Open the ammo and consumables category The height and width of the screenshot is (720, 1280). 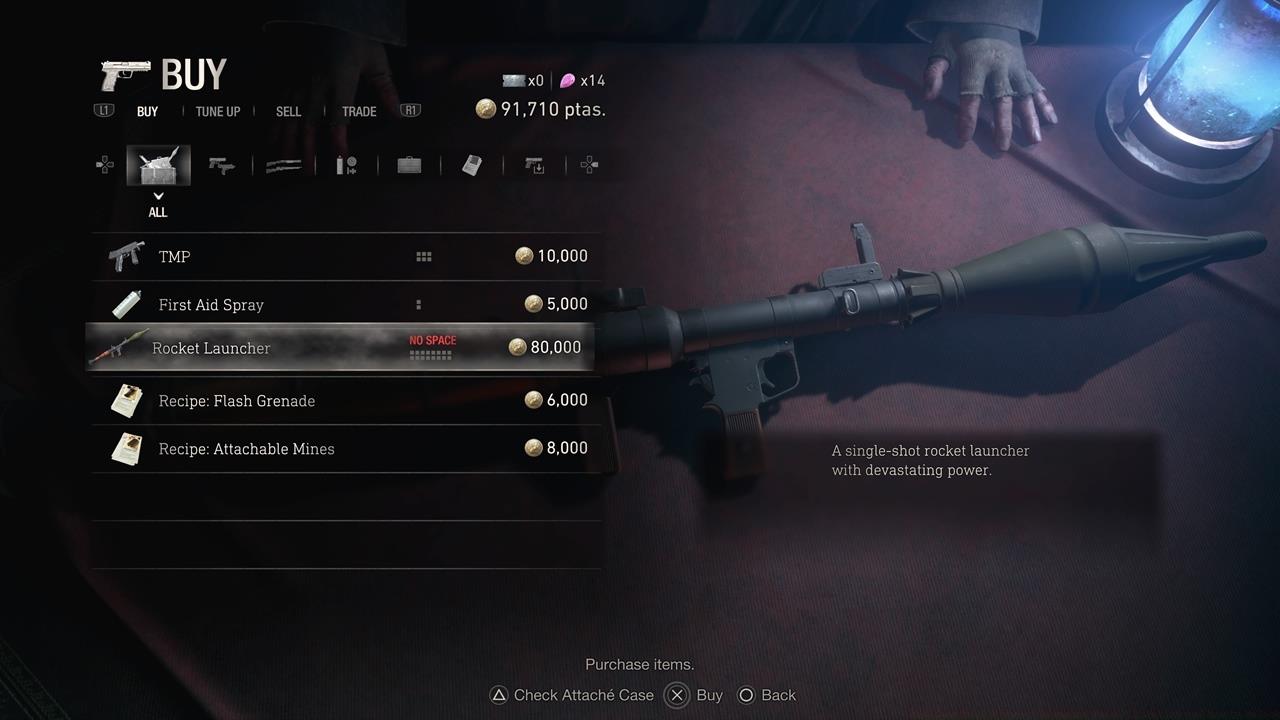pos(347,165)
